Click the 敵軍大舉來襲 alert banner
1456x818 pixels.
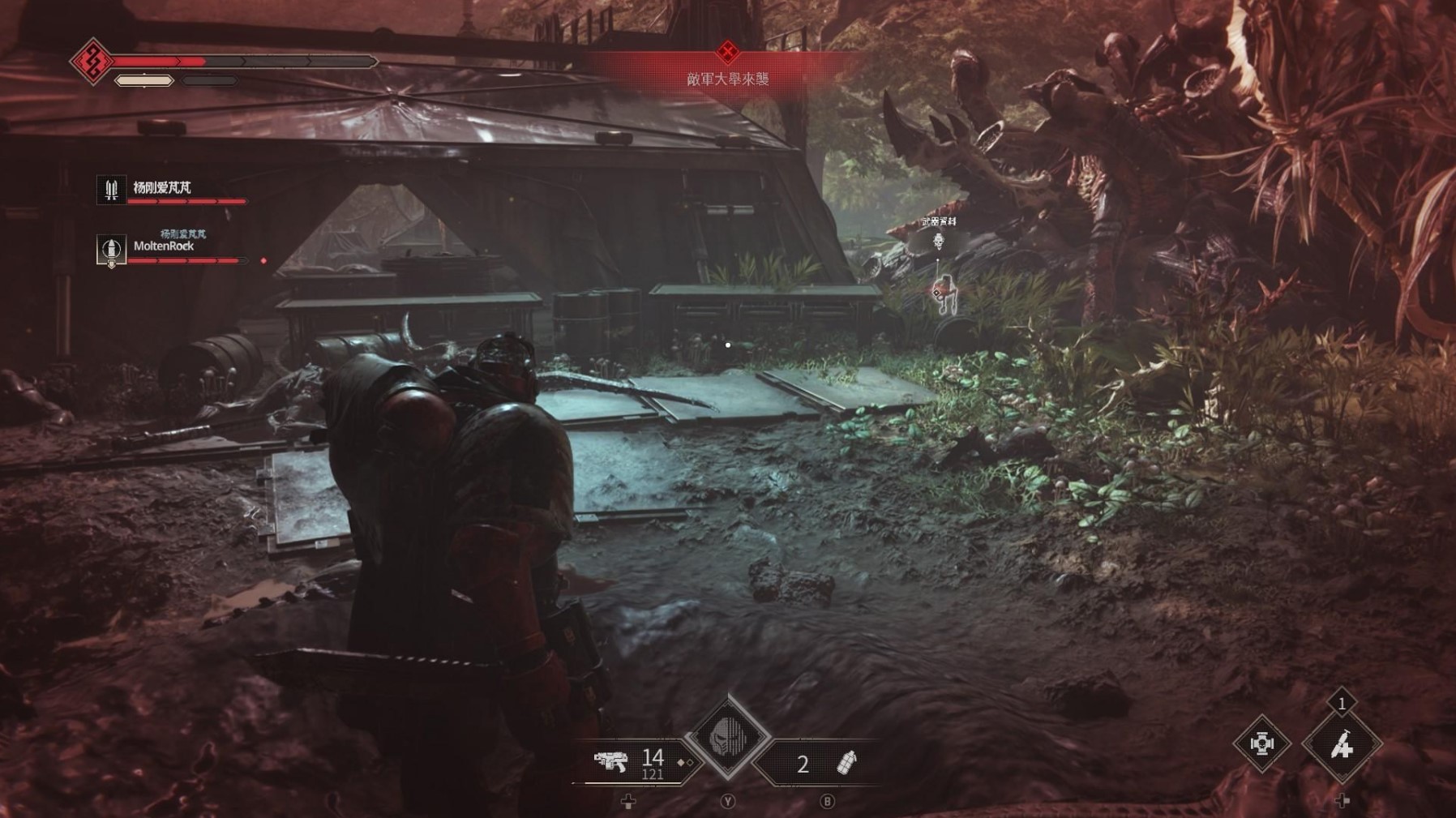tap(727, 79)
